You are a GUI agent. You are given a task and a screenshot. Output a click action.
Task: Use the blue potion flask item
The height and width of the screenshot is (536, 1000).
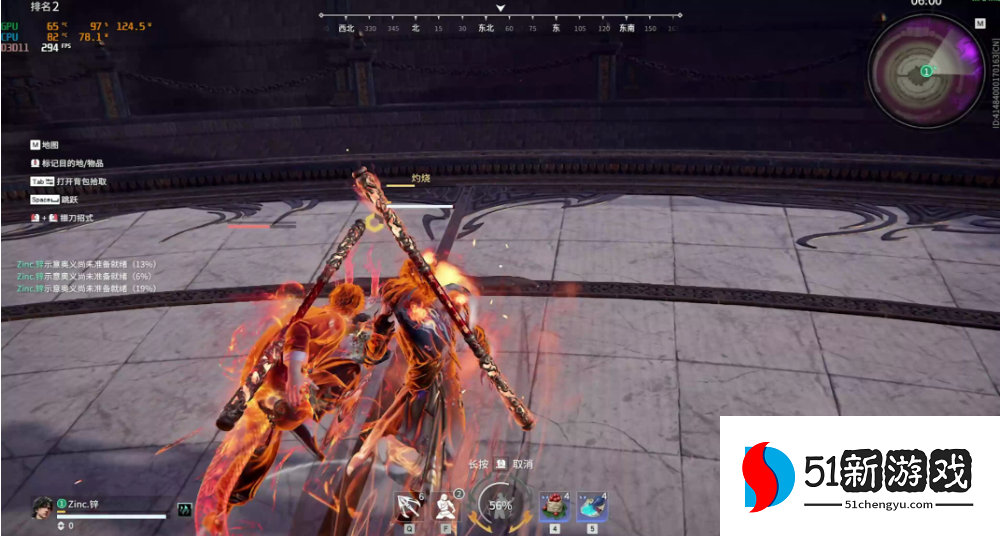(592, 506)
